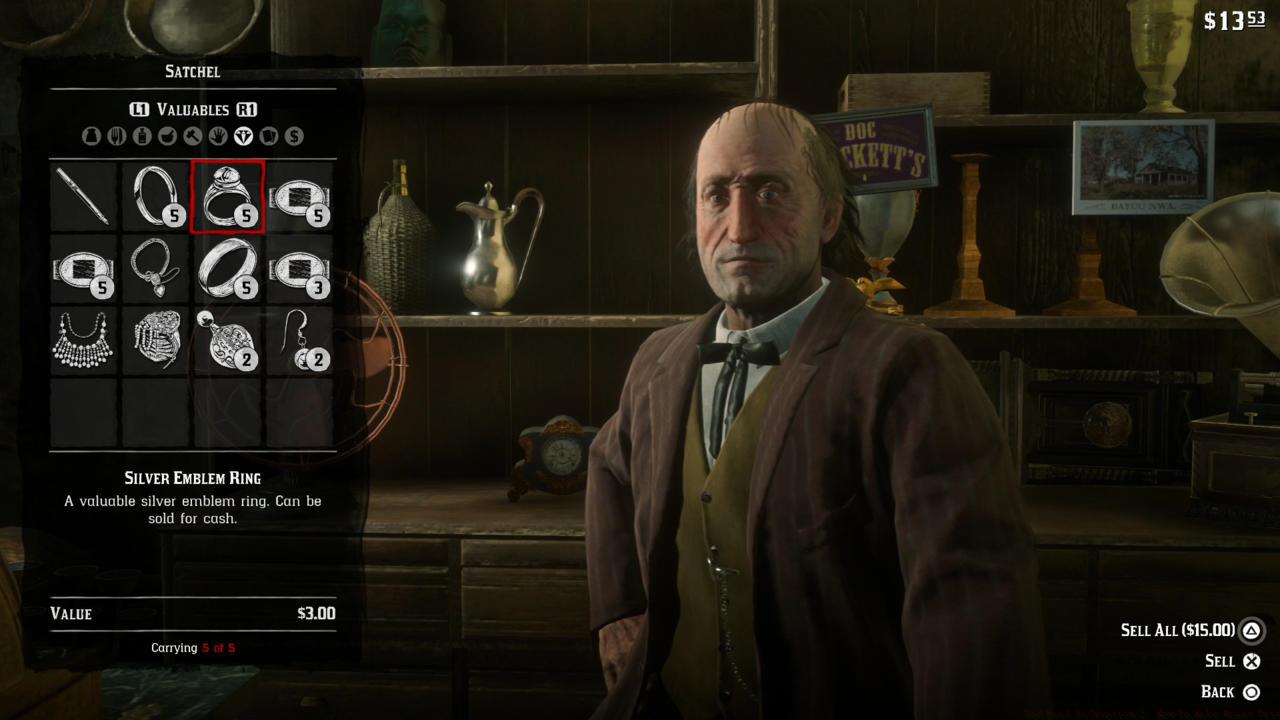Select the beaded pearl necklace slot

[84, 341]
